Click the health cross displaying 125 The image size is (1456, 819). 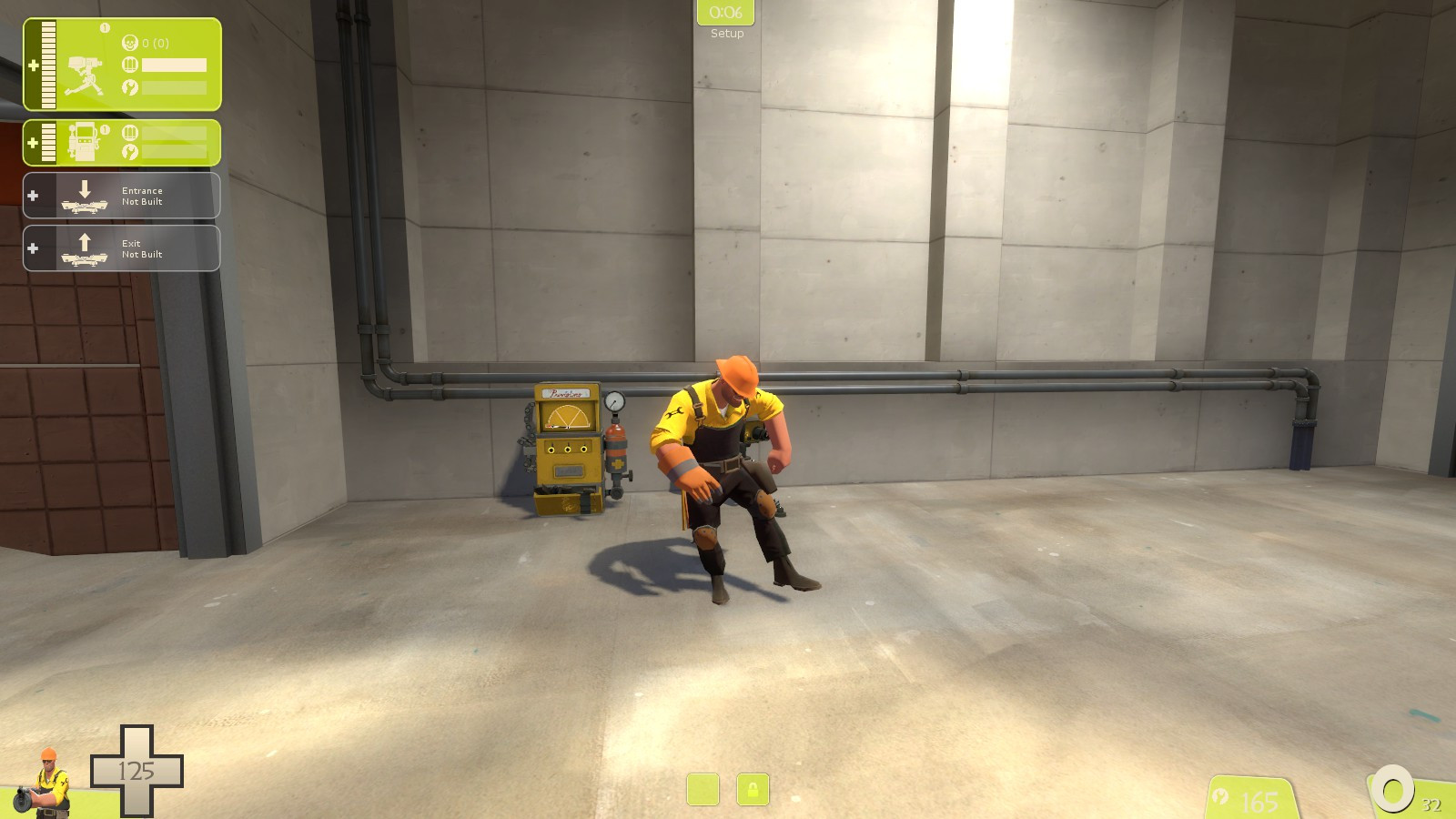click(136, 769)
